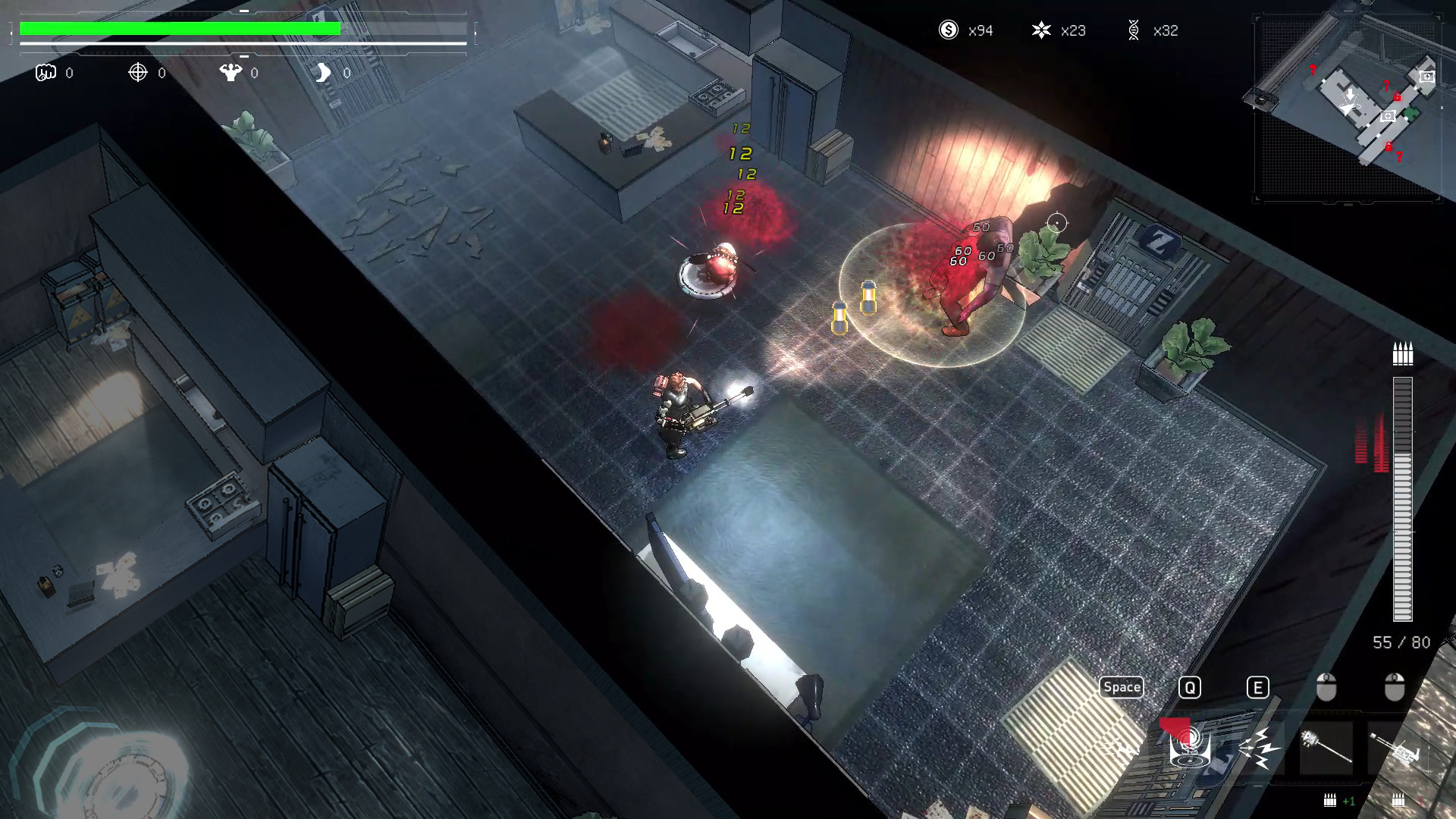Select the fist melee stat icon

click(x=45, y=73)
